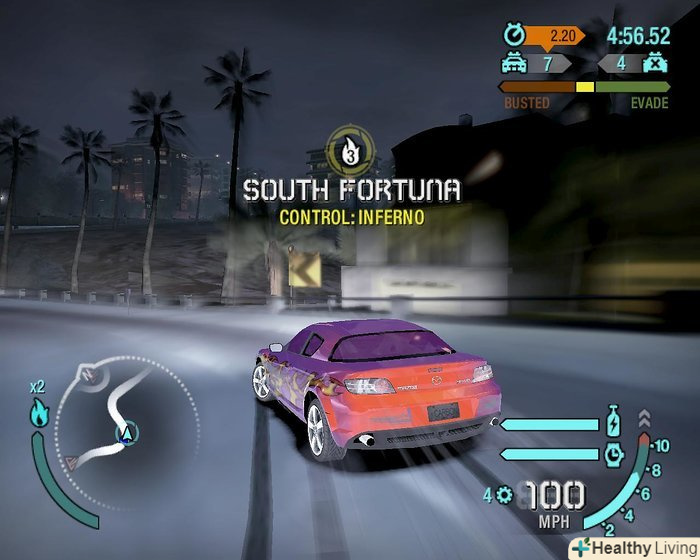Click the police cars destroyed icon

(656, 63)
